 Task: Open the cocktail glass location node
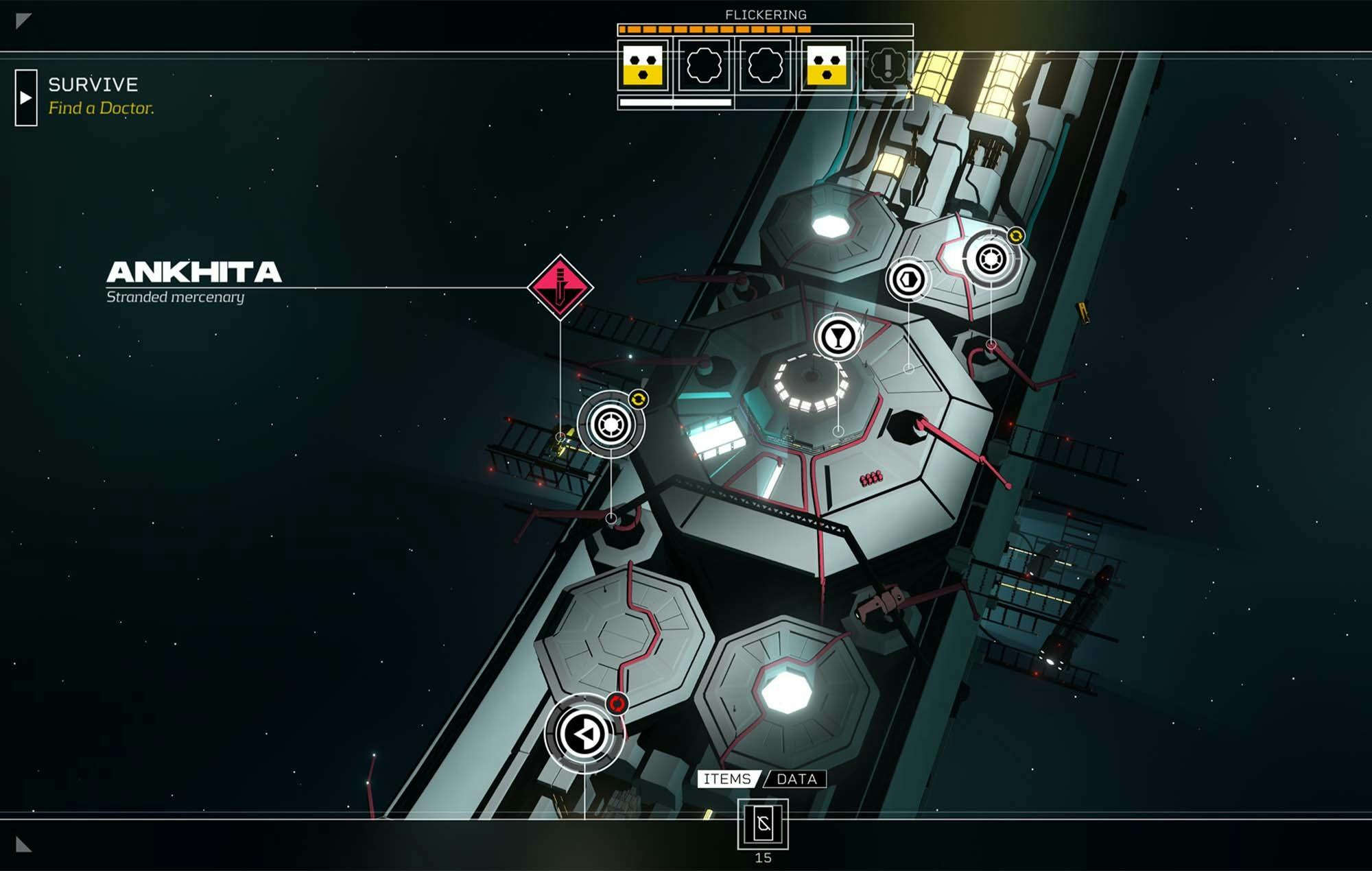click(x=838, y=337)
